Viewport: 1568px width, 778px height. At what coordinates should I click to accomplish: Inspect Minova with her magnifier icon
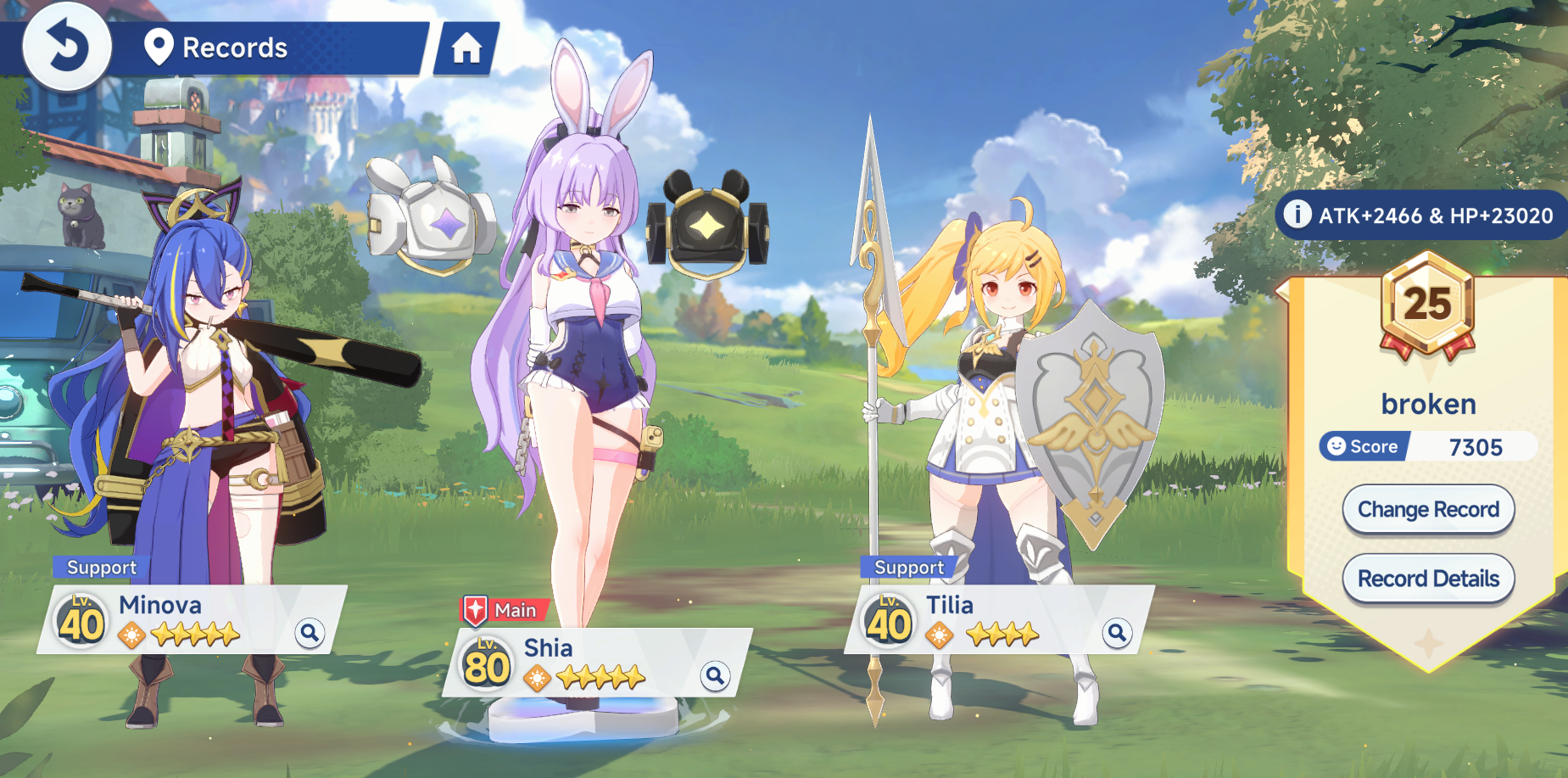pyautogui.click(x=310, y=632)
